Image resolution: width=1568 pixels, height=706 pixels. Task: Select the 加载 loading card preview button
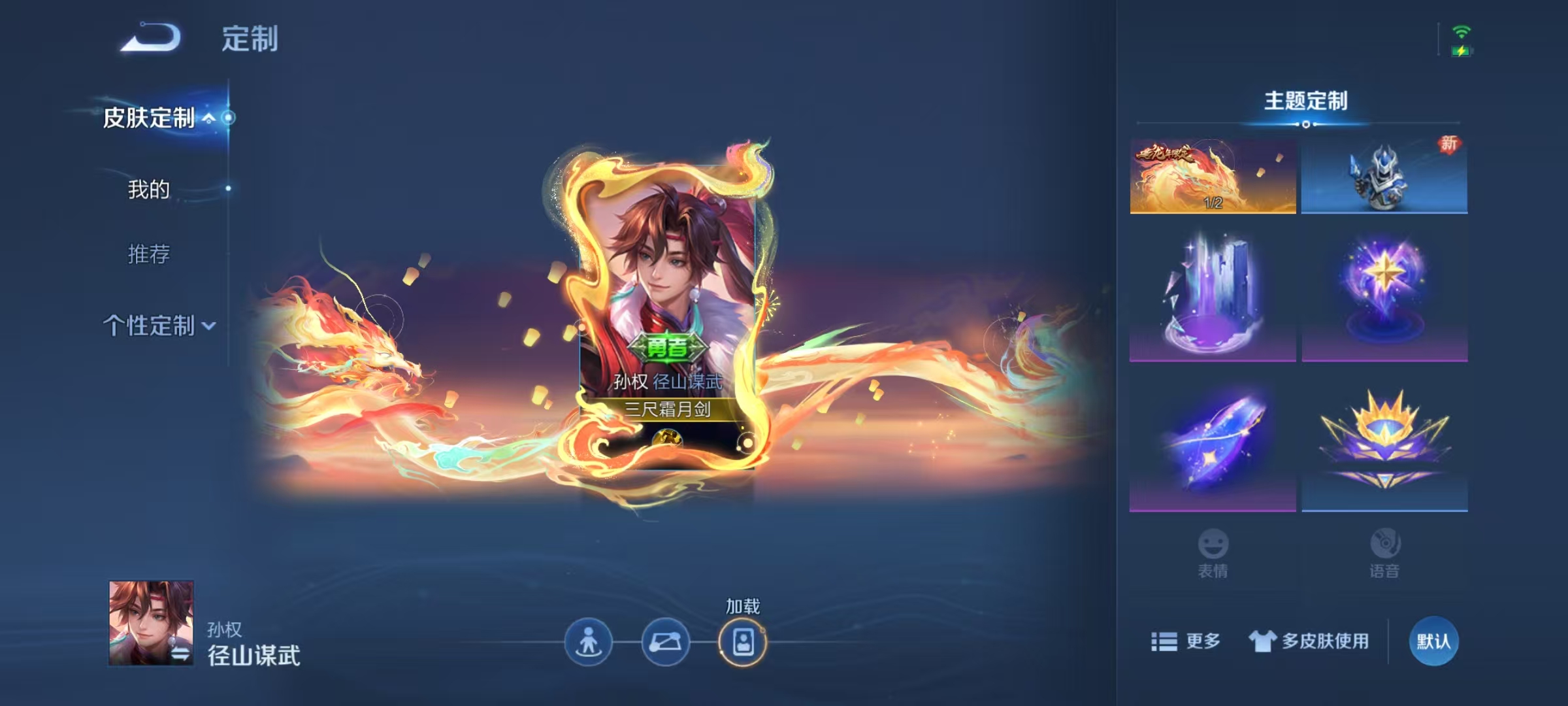[x=743, y=642]
